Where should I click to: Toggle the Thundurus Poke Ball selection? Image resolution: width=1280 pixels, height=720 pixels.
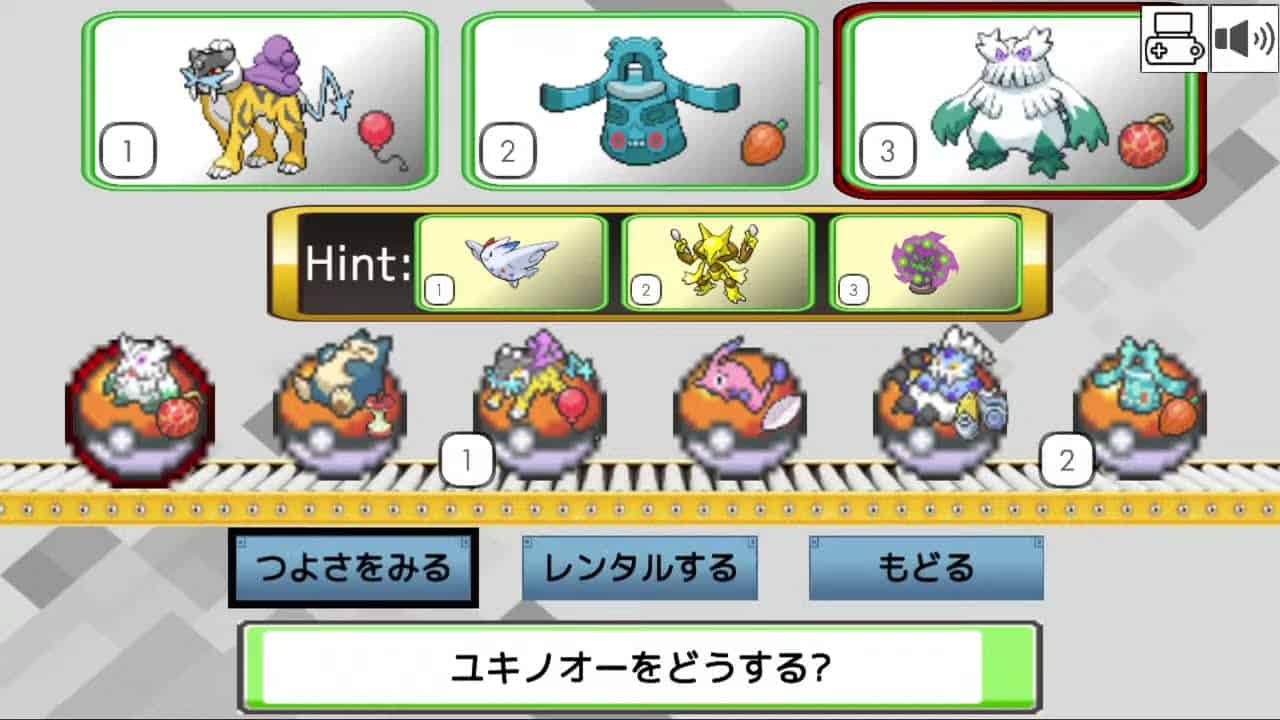click(940, 400)
